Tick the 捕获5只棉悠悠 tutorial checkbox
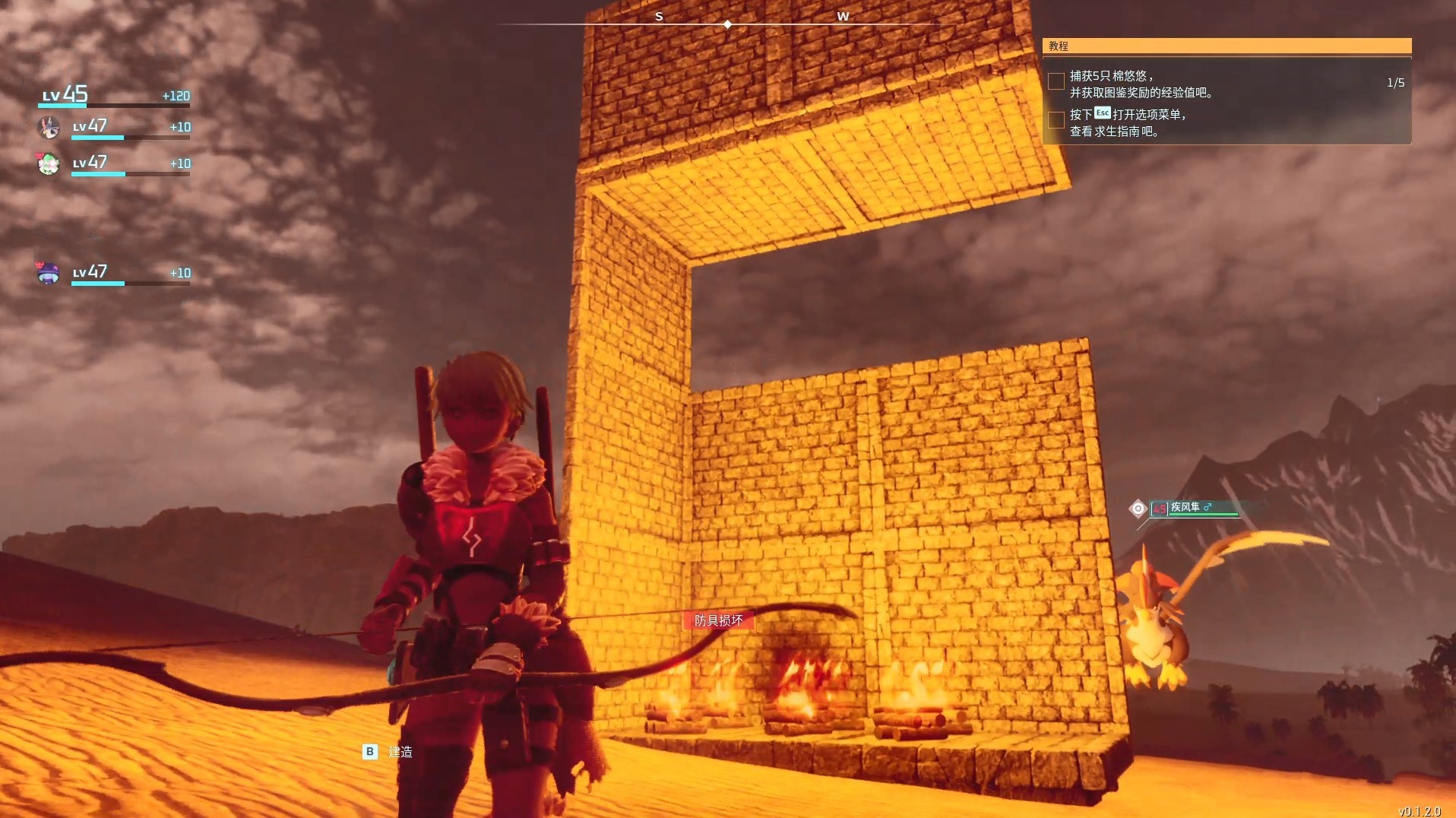 click(x=1056, y=81)
